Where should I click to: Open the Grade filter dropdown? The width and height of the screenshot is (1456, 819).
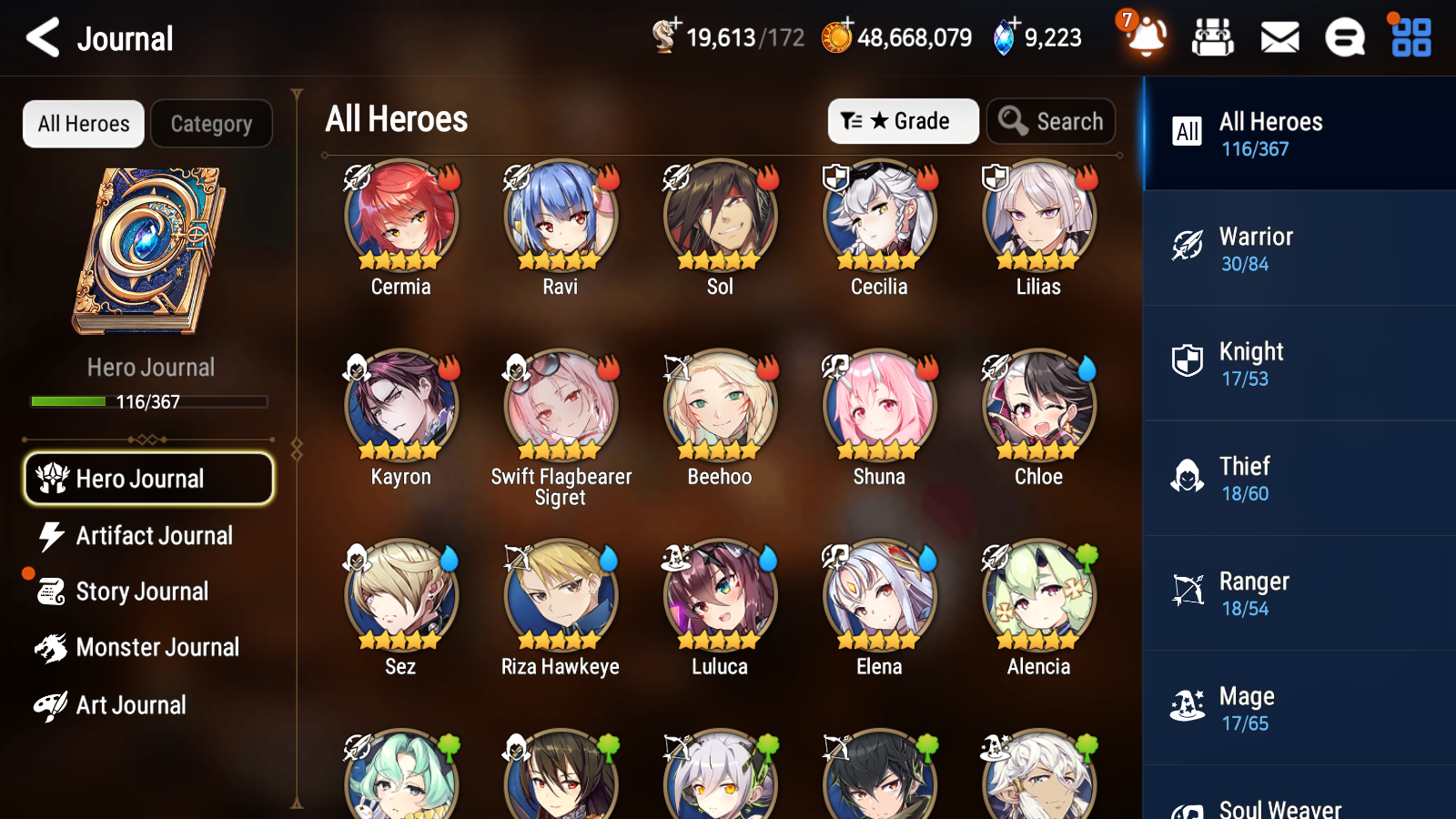coord(903,120)
